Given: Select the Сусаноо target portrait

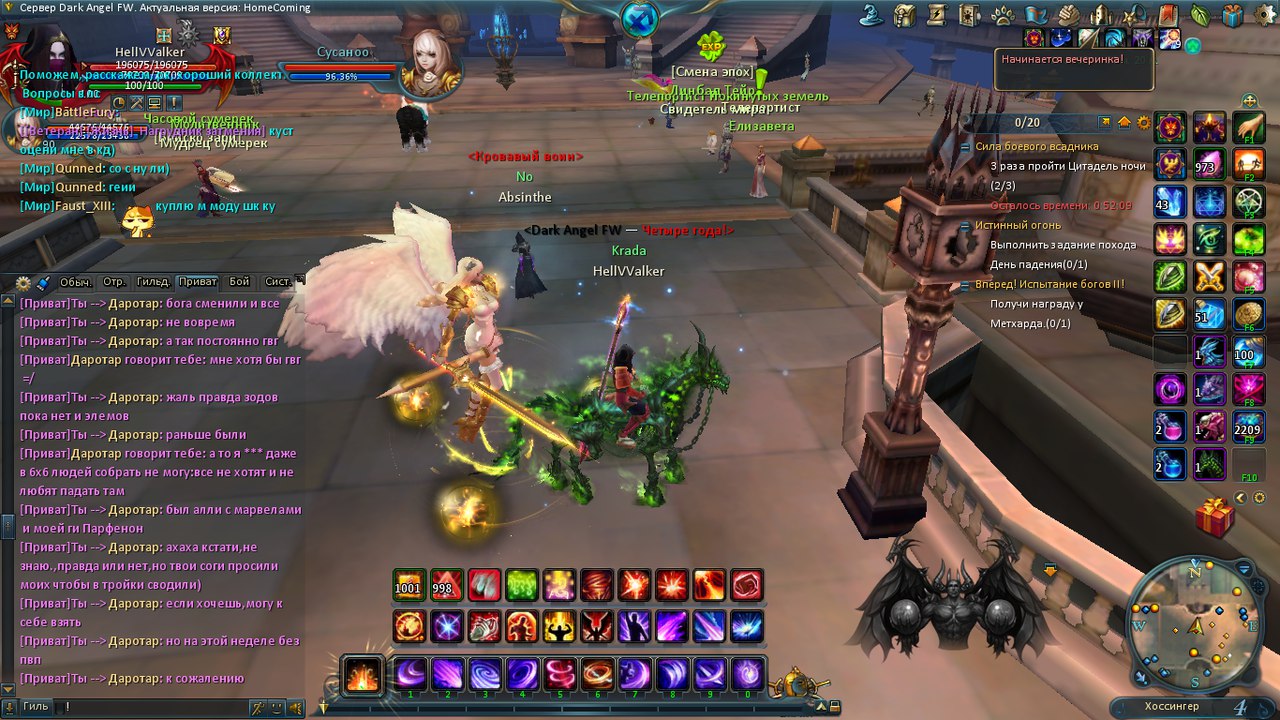Looking at the screenshot, I should [x=431, y=62].
